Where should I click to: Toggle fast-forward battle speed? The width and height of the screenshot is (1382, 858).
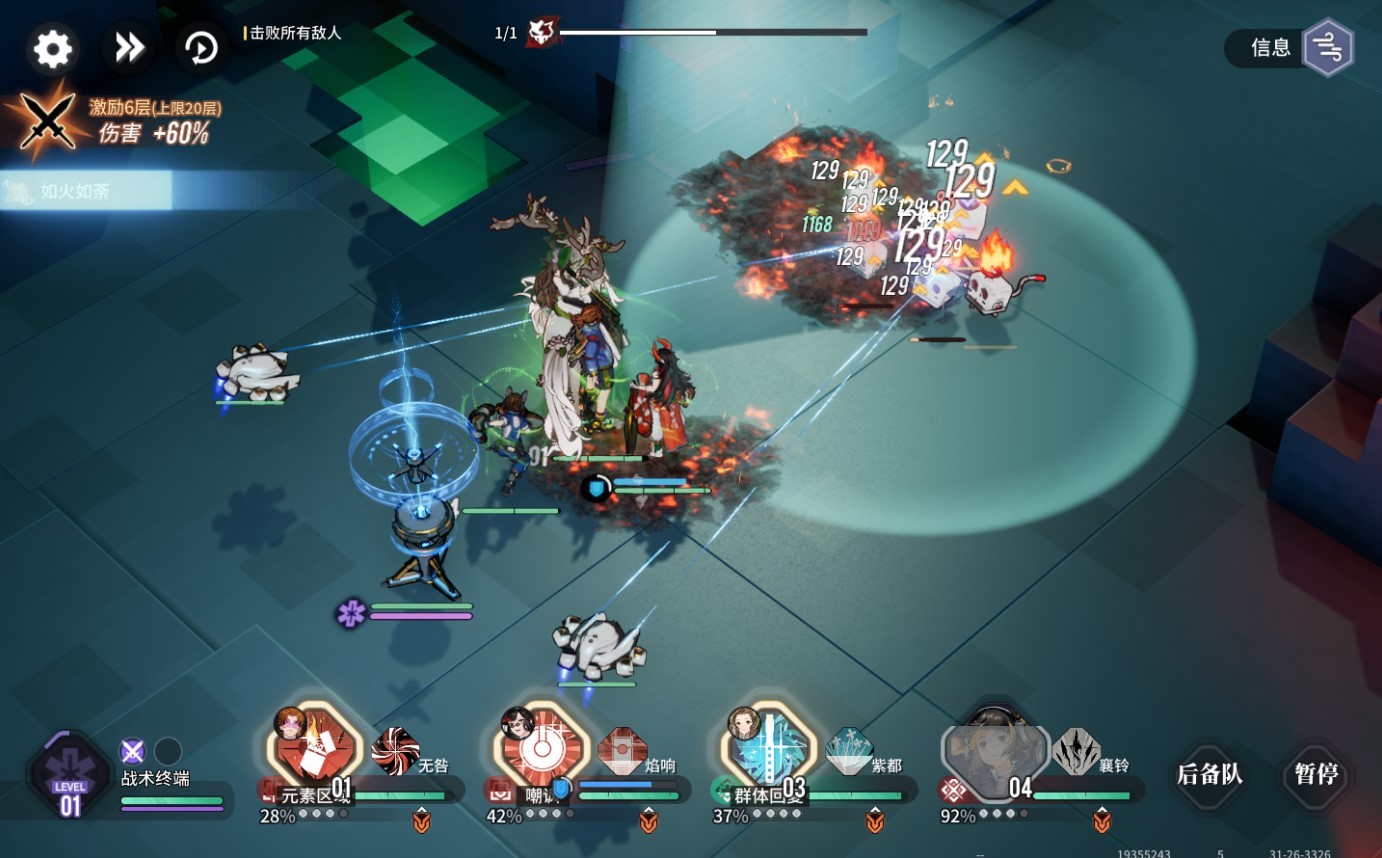[x=129, y=48]
